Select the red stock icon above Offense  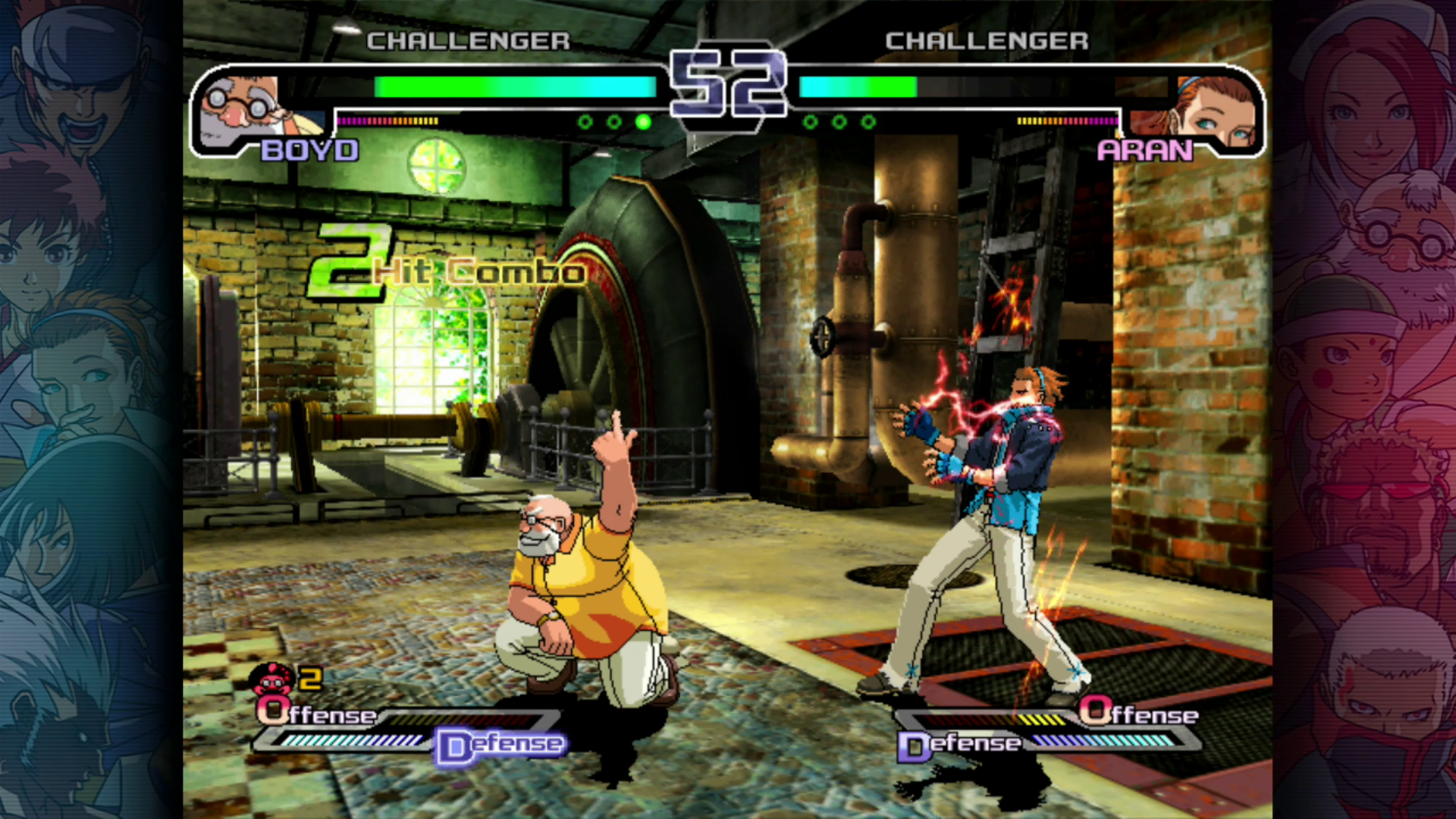(275, 678)
